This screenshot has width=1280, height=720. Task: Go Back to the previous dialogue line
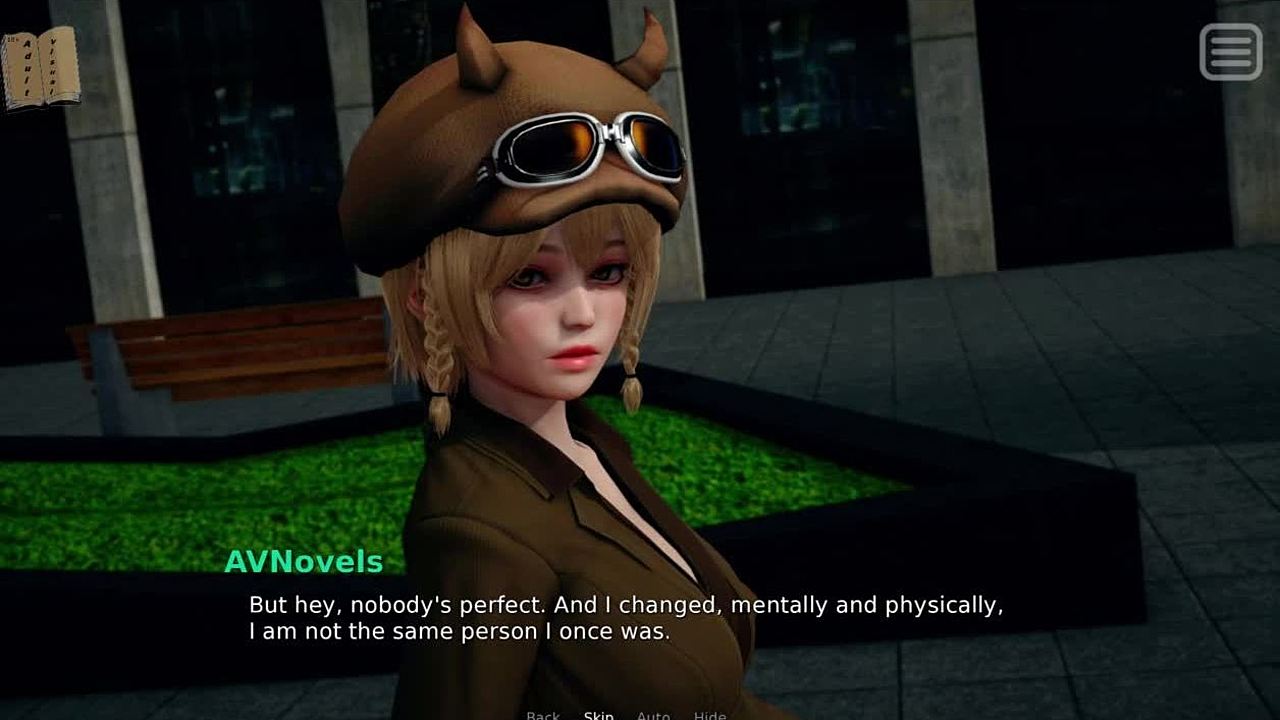coord(543,714)
